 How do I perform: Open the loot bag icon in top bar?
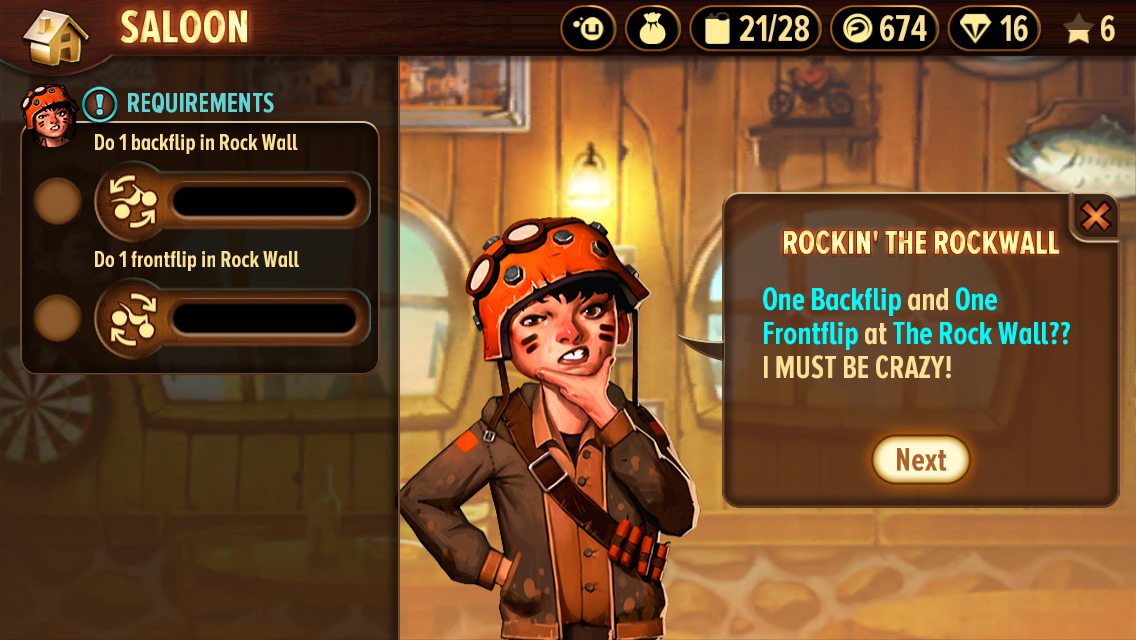[x=652, y=29]
